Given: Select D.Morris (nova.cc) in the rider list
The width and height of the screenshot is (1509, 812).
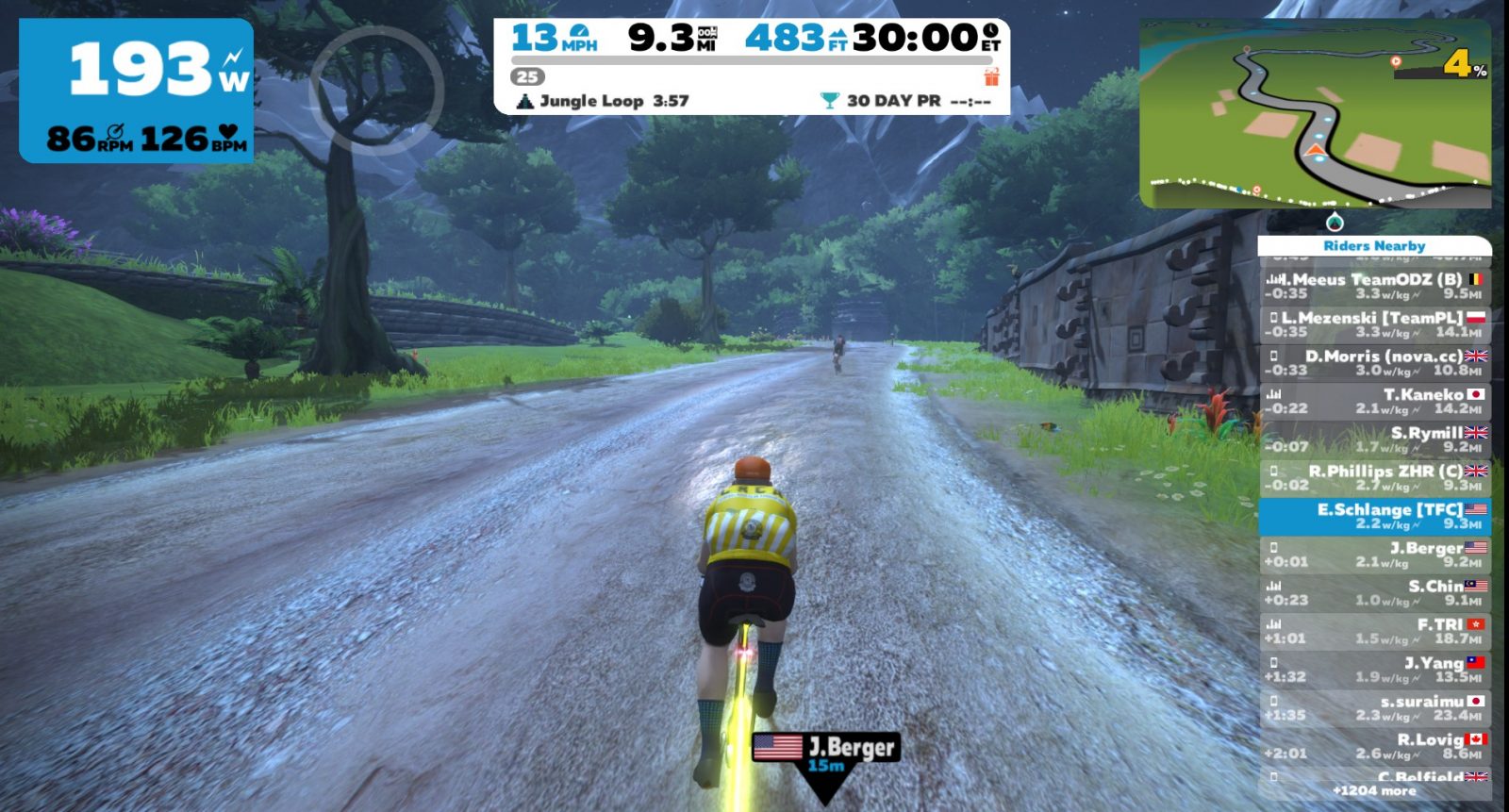Looking at the screenshot, I should (1374, 363).
